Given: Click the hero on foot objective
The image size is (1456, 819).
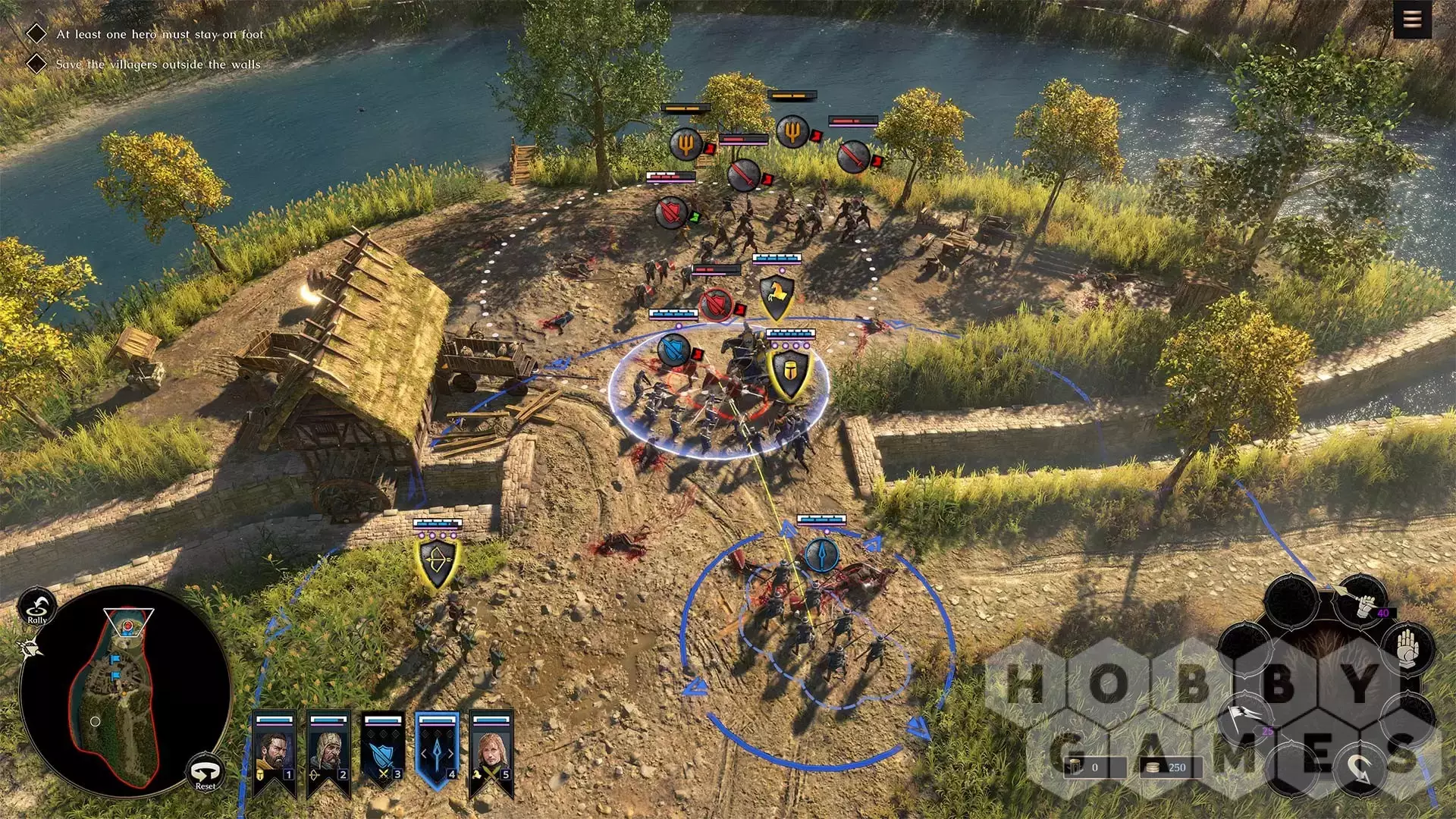Looking at the screenshot, I should (159, 34).
